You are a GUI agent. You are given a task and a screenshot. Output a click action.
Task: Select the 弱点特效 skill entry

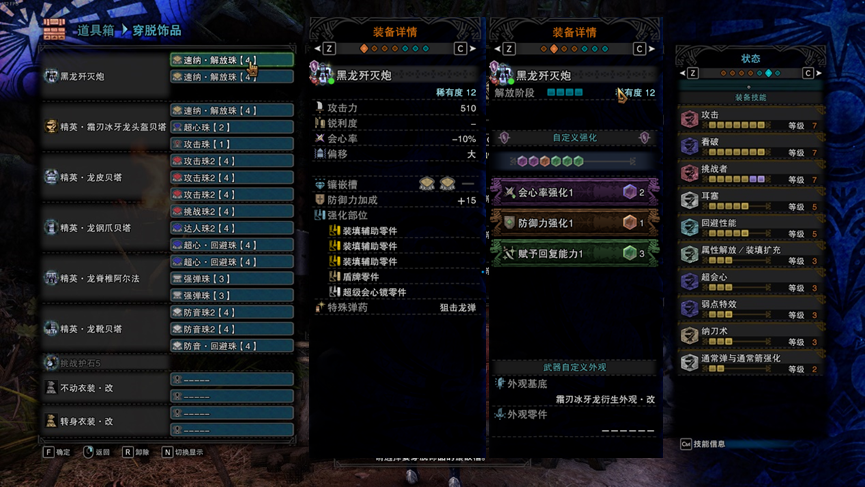click(750, 309)
